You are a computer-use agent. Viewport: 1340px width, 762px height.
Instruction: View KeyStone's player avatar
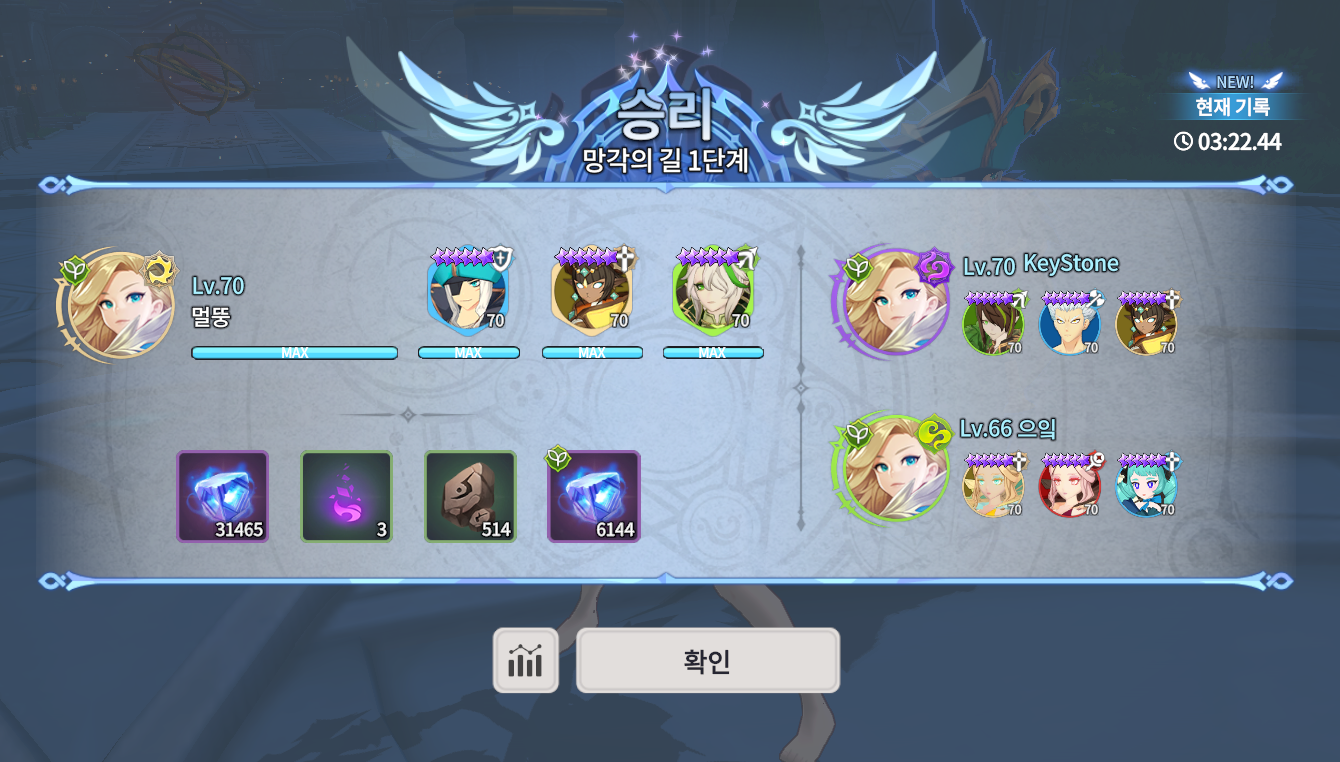point(893,302)
